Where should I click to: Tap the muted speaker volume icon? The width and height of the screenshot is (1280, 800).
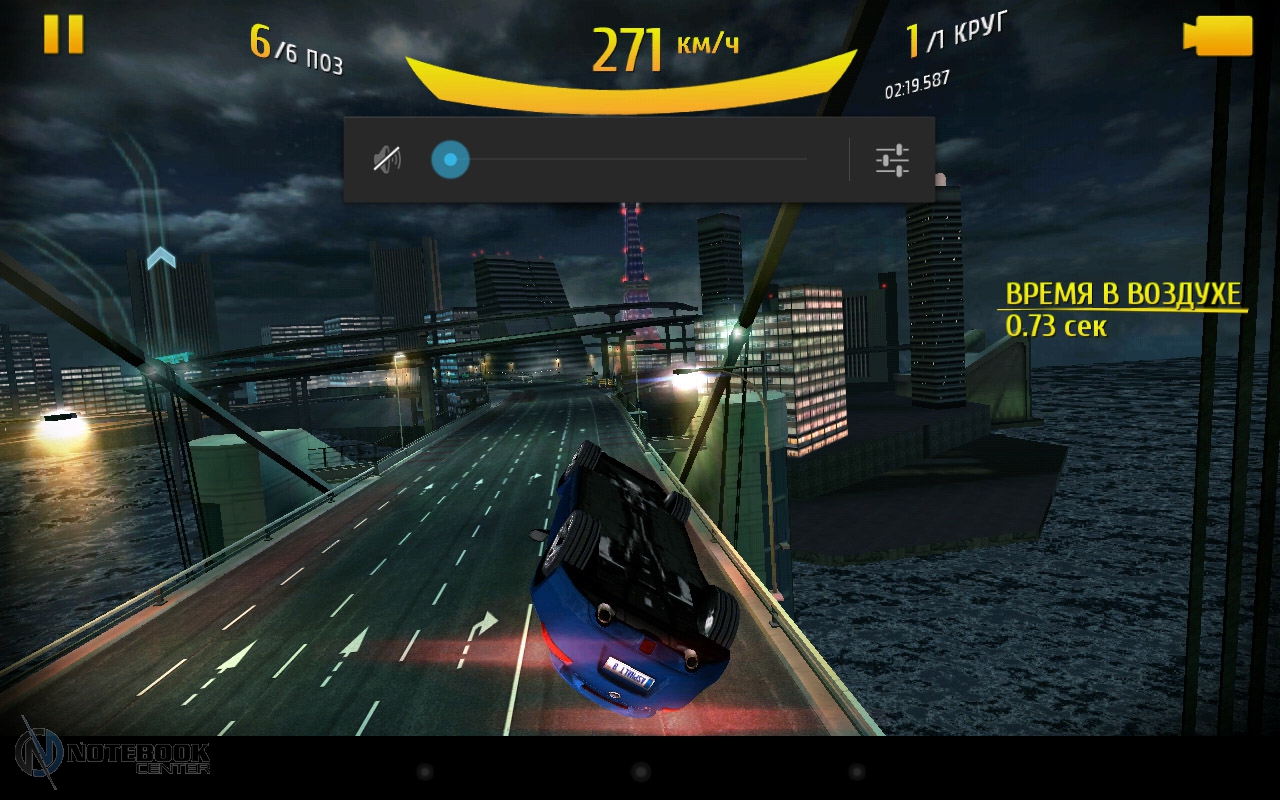[x=387, y=159]
